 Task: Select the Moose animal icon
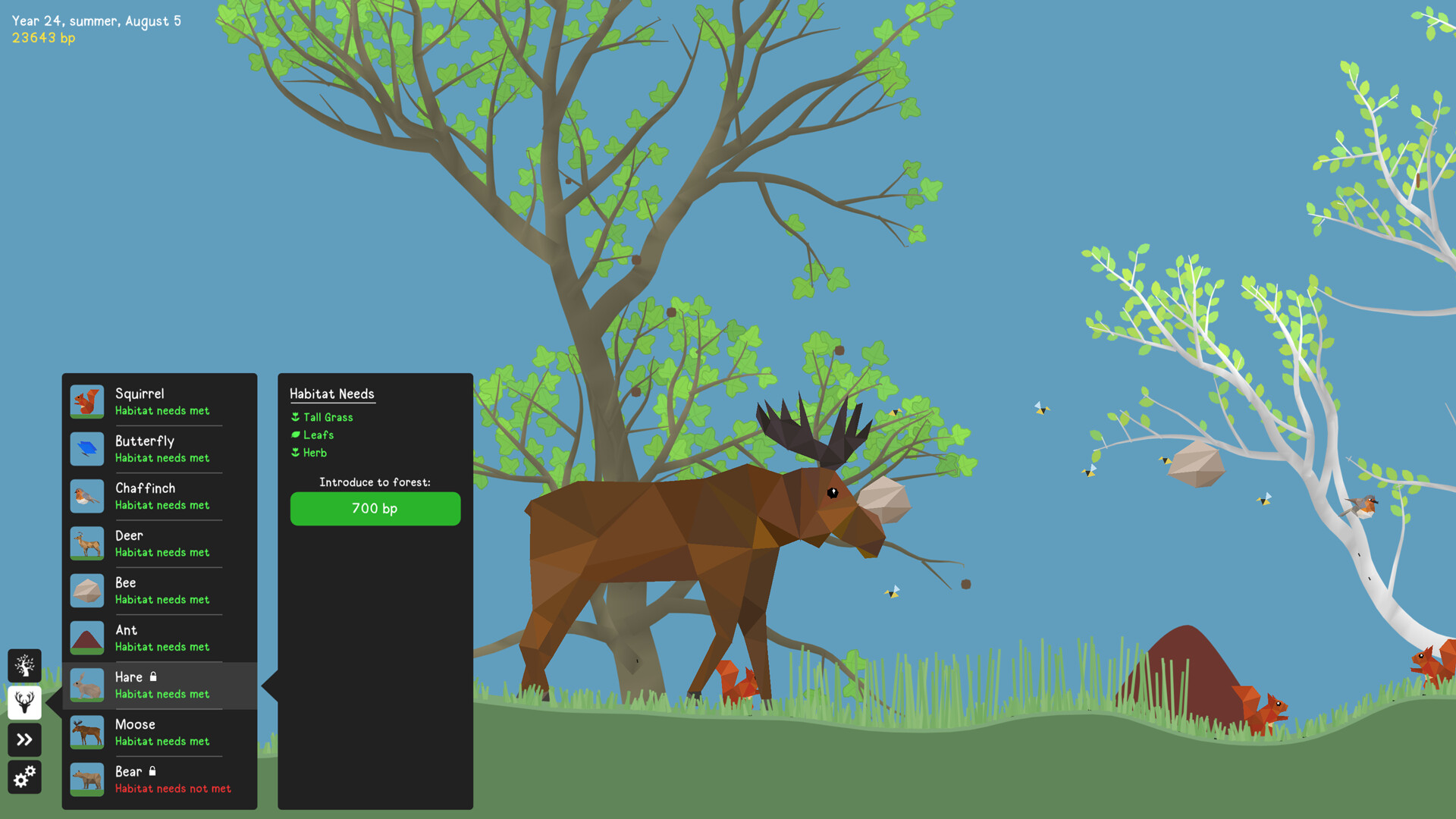(x=86, y=732)
